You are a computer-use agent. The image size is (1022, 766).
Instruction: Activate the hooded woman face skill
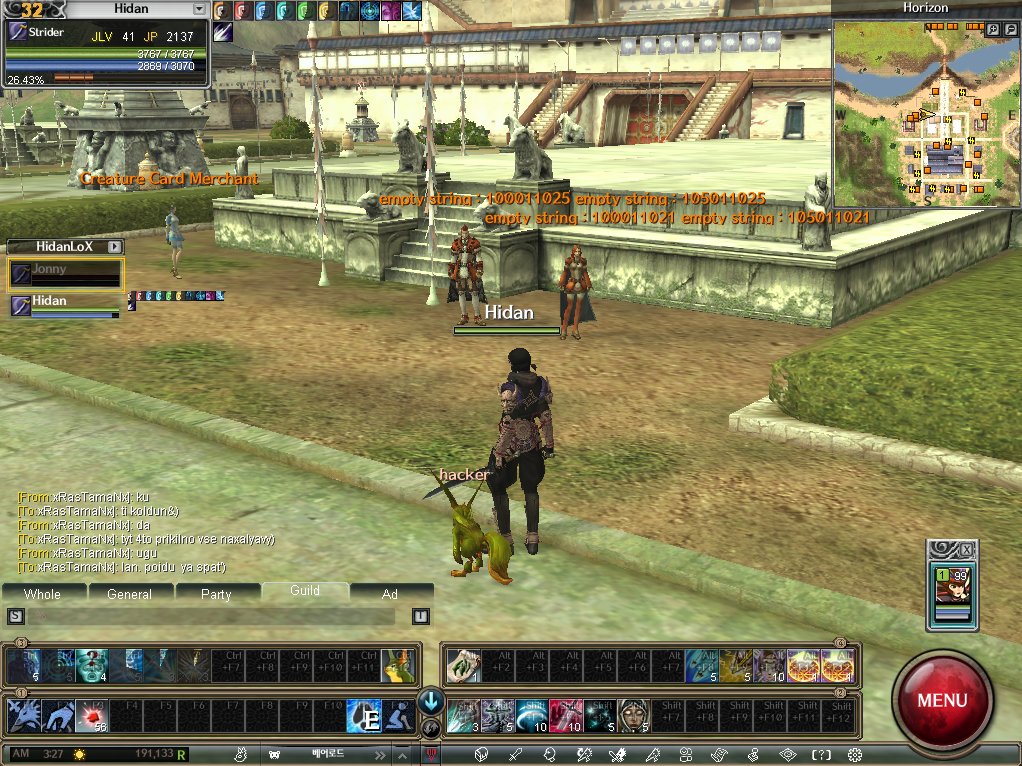[x=632, y=716]
